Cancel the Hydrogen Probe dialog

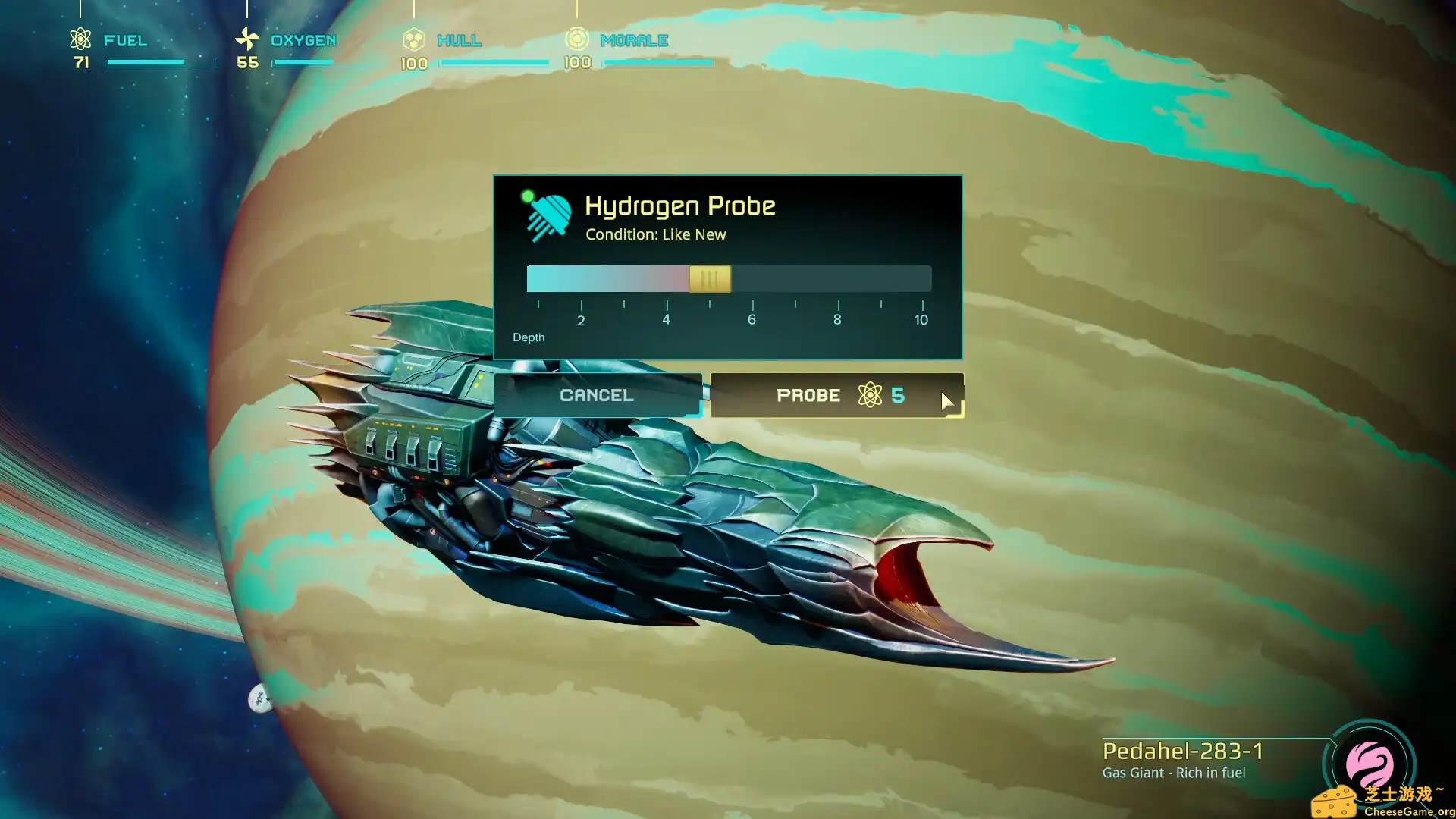(597, 395)
